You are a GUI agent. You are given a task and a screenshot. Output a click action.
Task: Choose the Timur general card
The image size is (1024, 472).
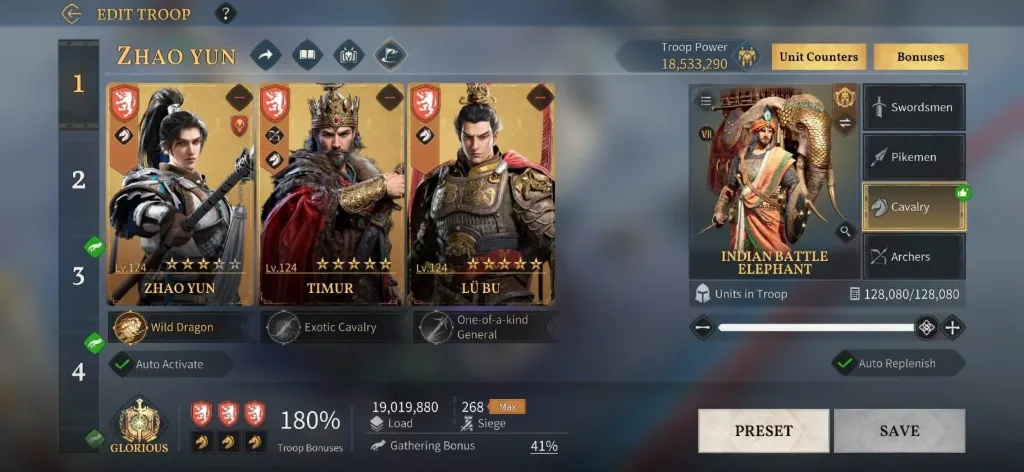click(331, 190)
